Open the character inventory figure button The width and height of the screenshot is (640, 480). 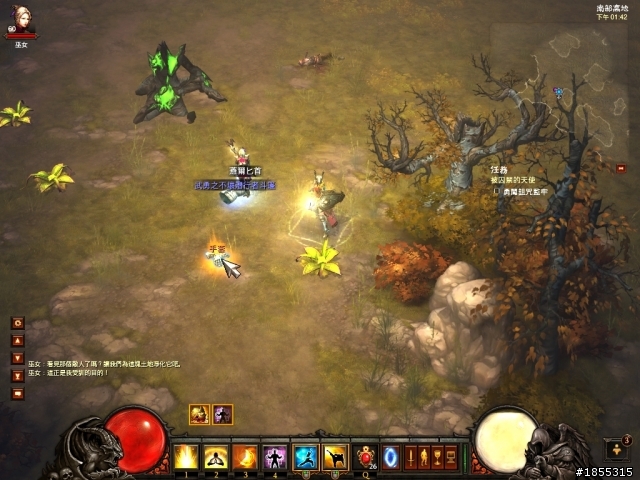click(424, 457)
